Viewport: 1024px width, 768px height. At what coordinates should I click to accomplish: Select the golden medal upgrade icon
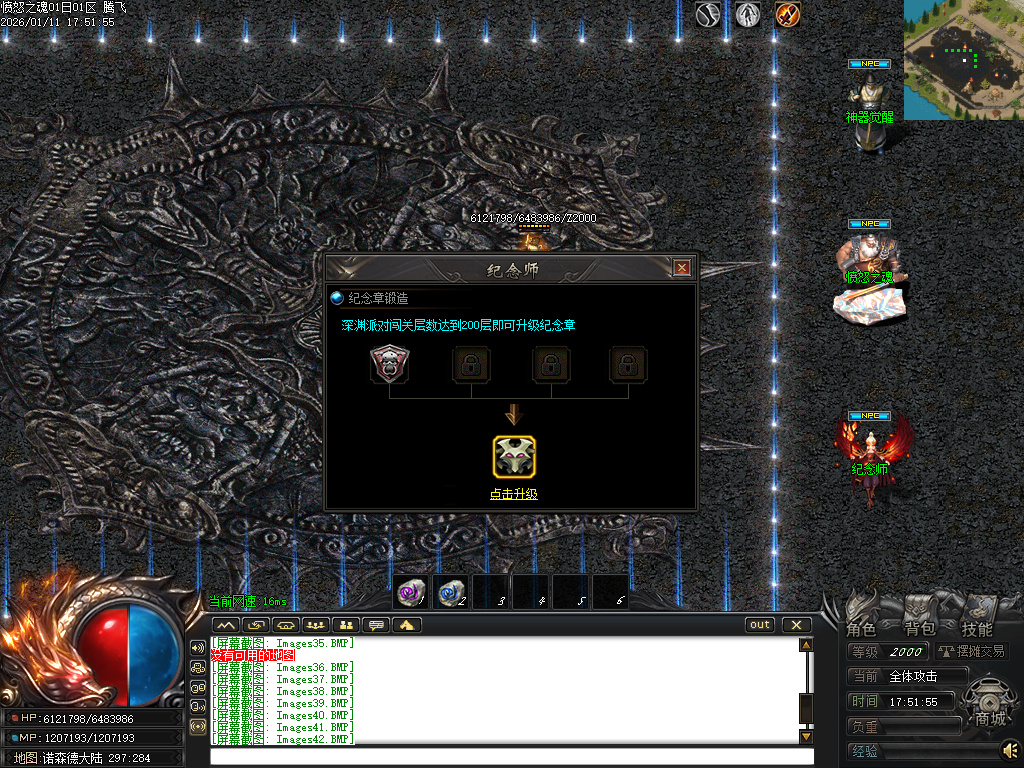click(x=514, y=456)
